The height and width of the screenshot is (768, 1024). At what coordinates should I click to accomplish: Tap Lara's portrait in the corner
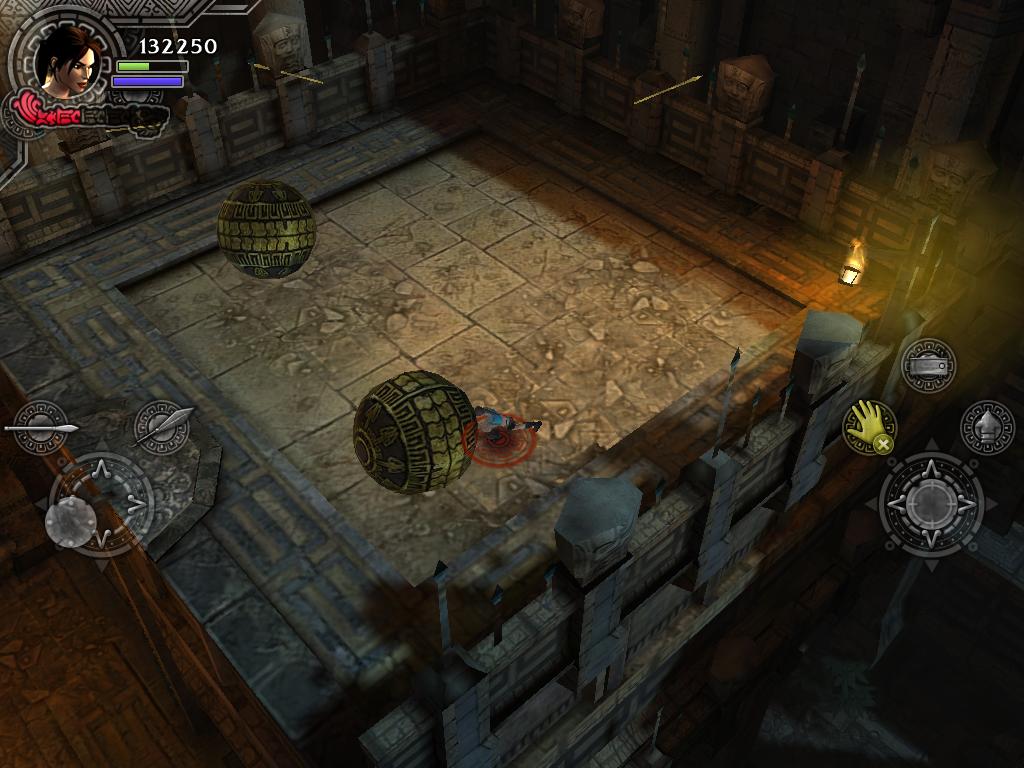[x=68, y=60]
